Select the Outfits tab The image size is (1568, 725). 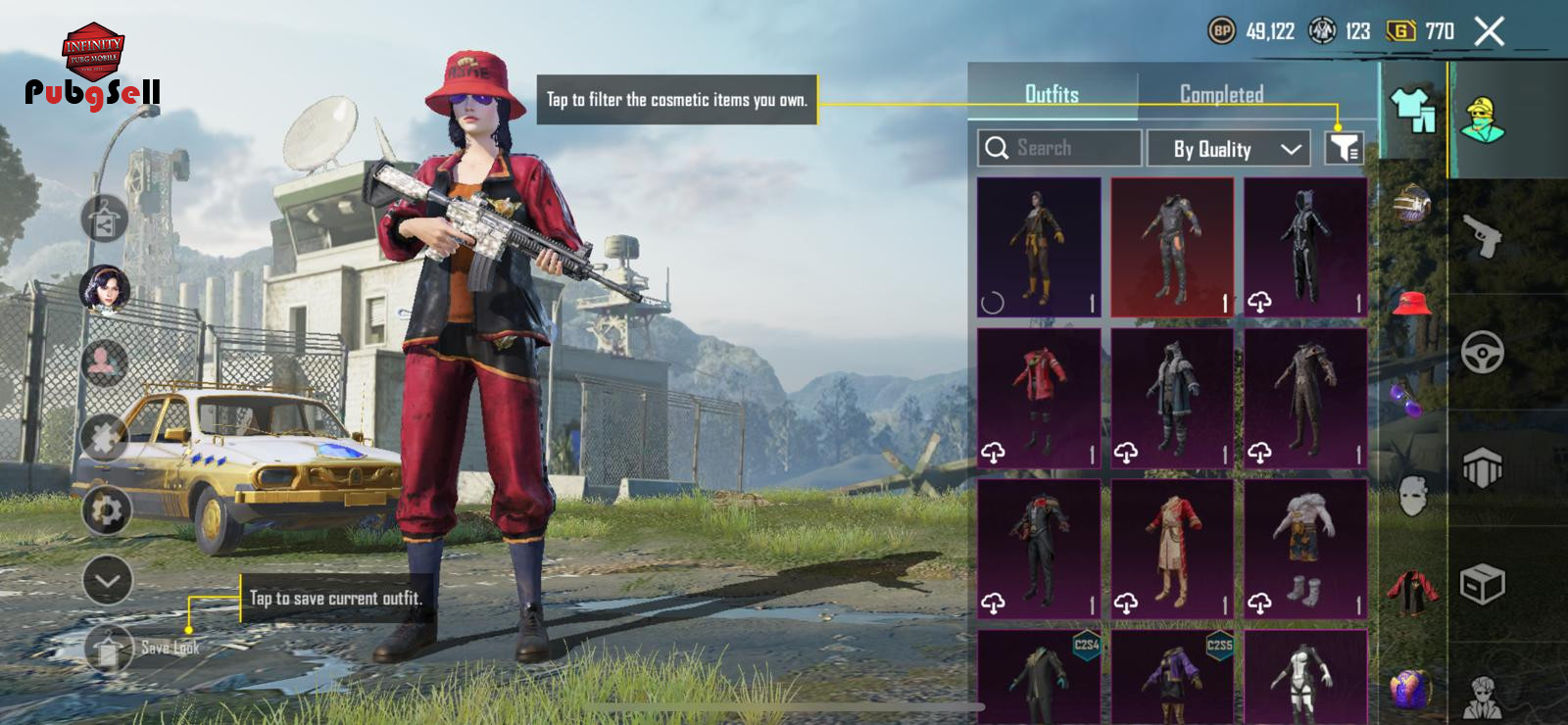tap(1052, 94)
